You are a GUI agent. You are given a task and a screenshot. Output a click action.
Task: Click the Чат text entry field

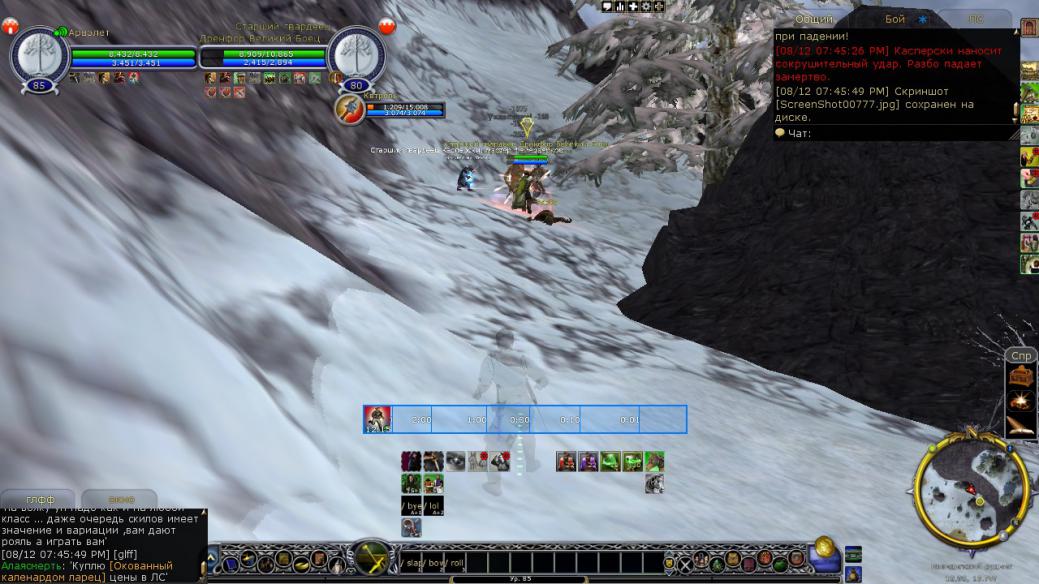pyautogui.click(x=900, y=133)
